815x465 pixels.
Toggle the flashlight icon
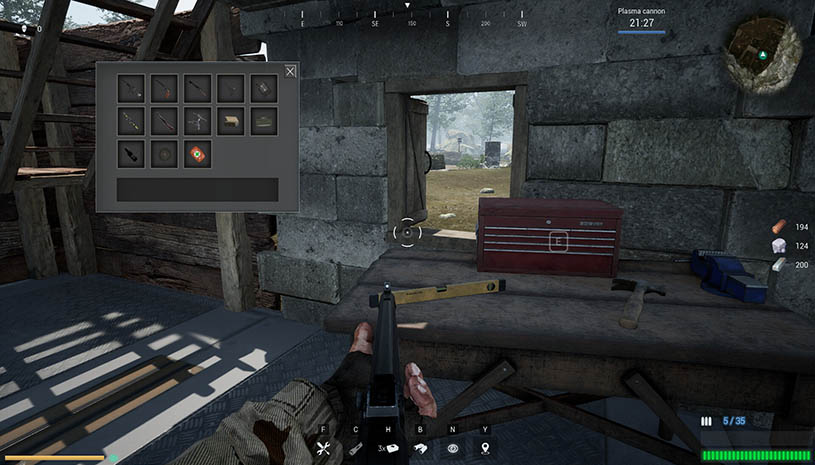click(355, 449)
